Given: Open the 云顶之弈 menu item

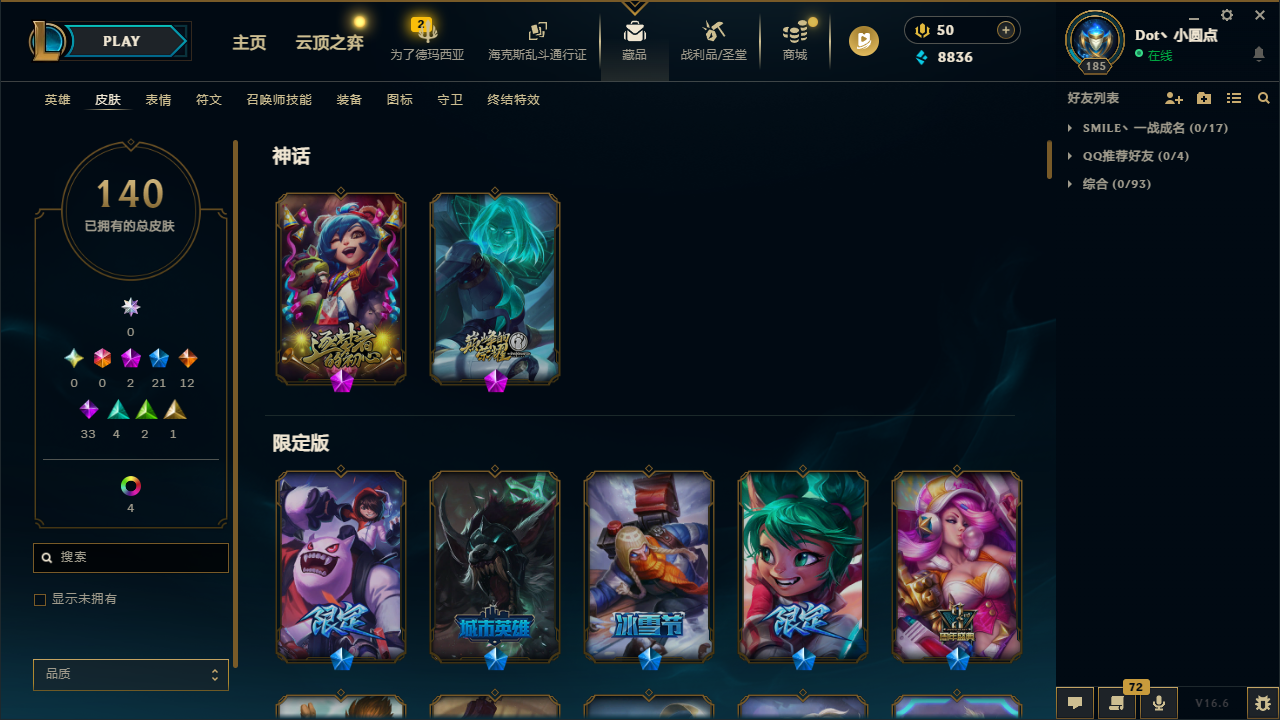Looking at the screenshot, I should point(328,44).
